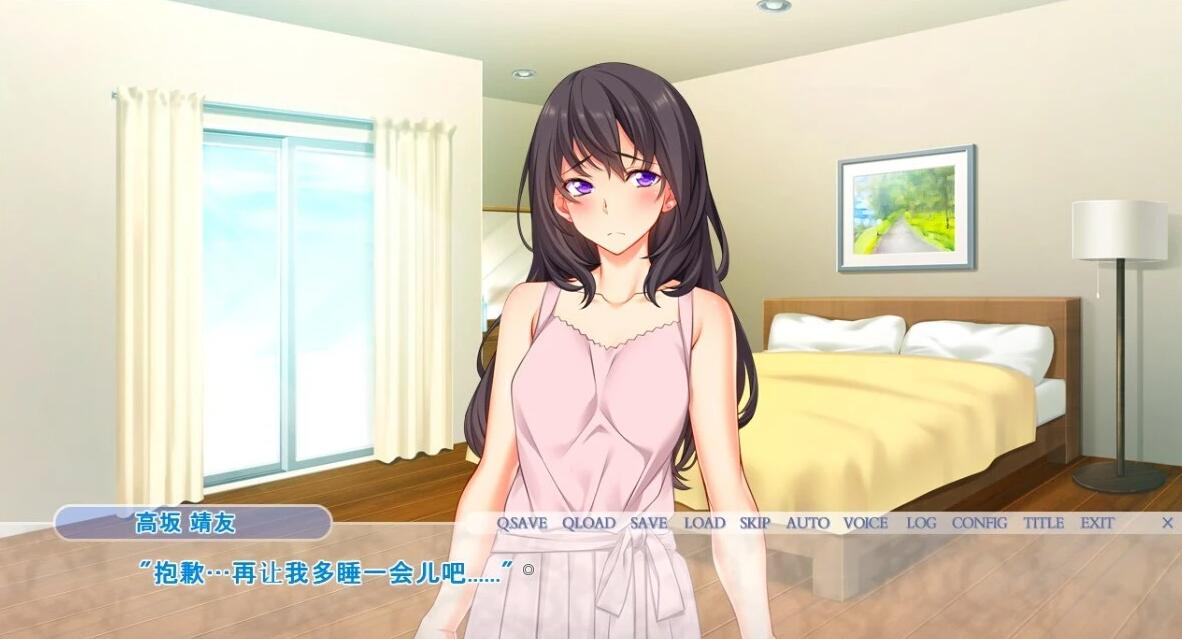Screen dimensions: 1182x639
Task: Choose EXIT to quit the game
Action: tap(1097, 523)
